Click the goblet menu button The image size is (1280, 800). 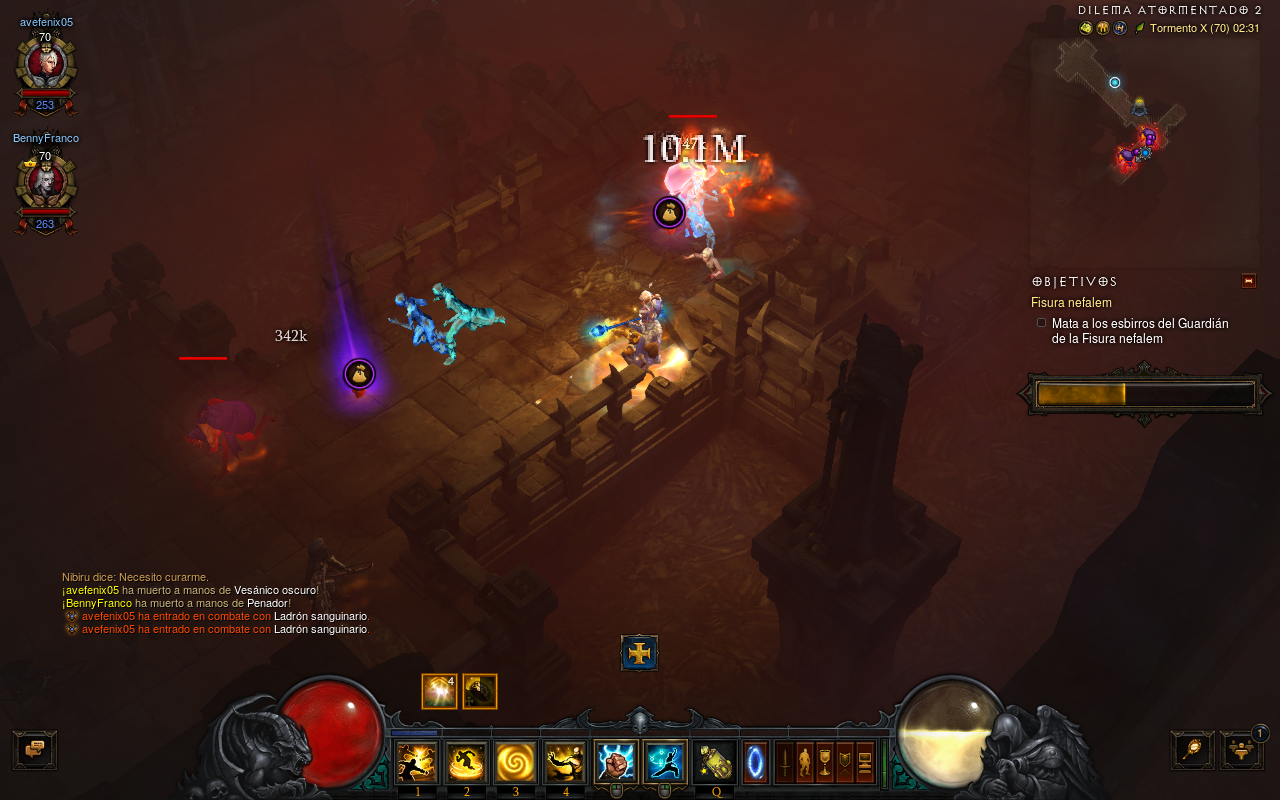825,762
